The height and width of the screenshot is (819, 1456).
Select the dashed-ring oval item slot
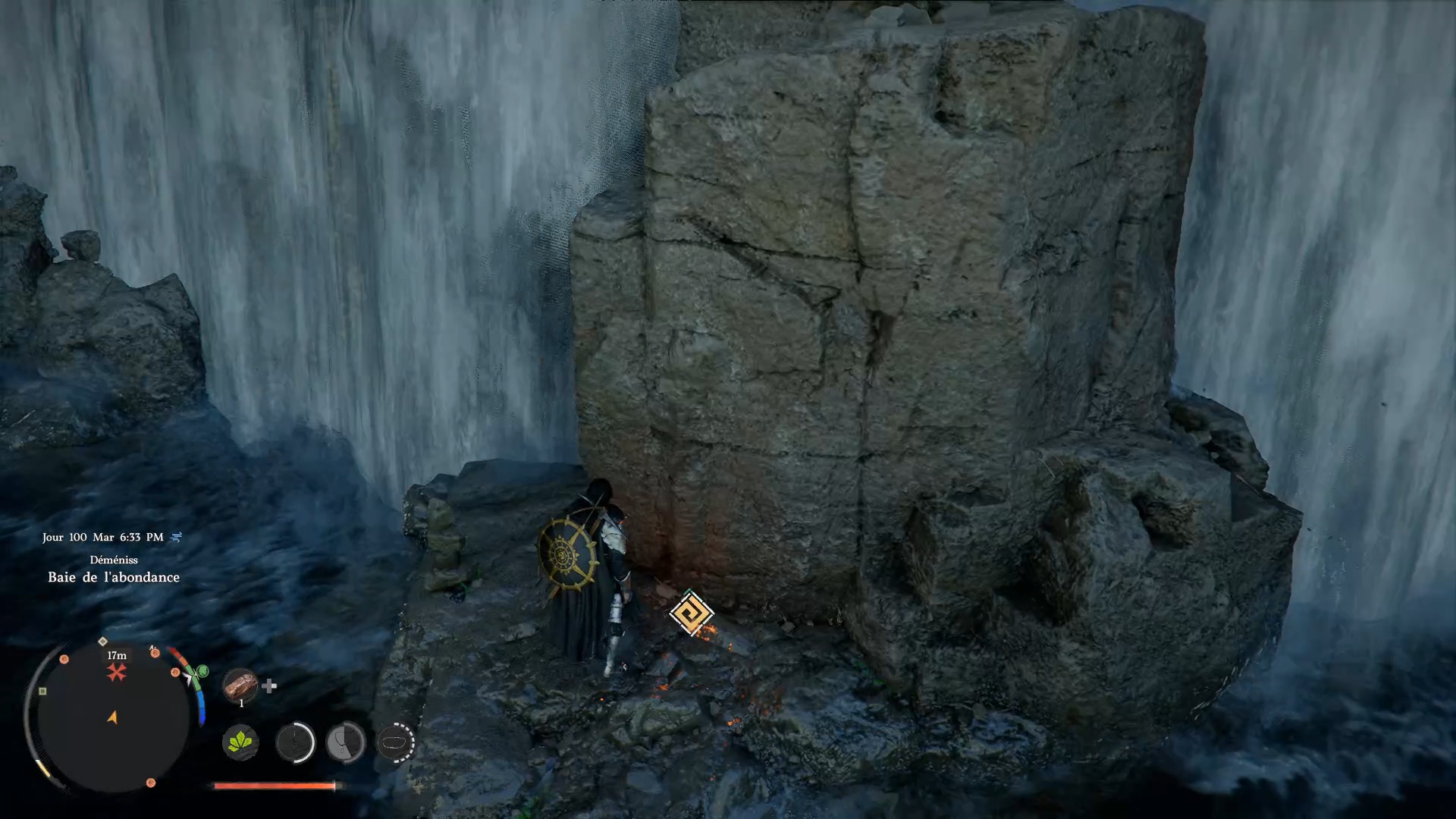[x=396, y=742]
